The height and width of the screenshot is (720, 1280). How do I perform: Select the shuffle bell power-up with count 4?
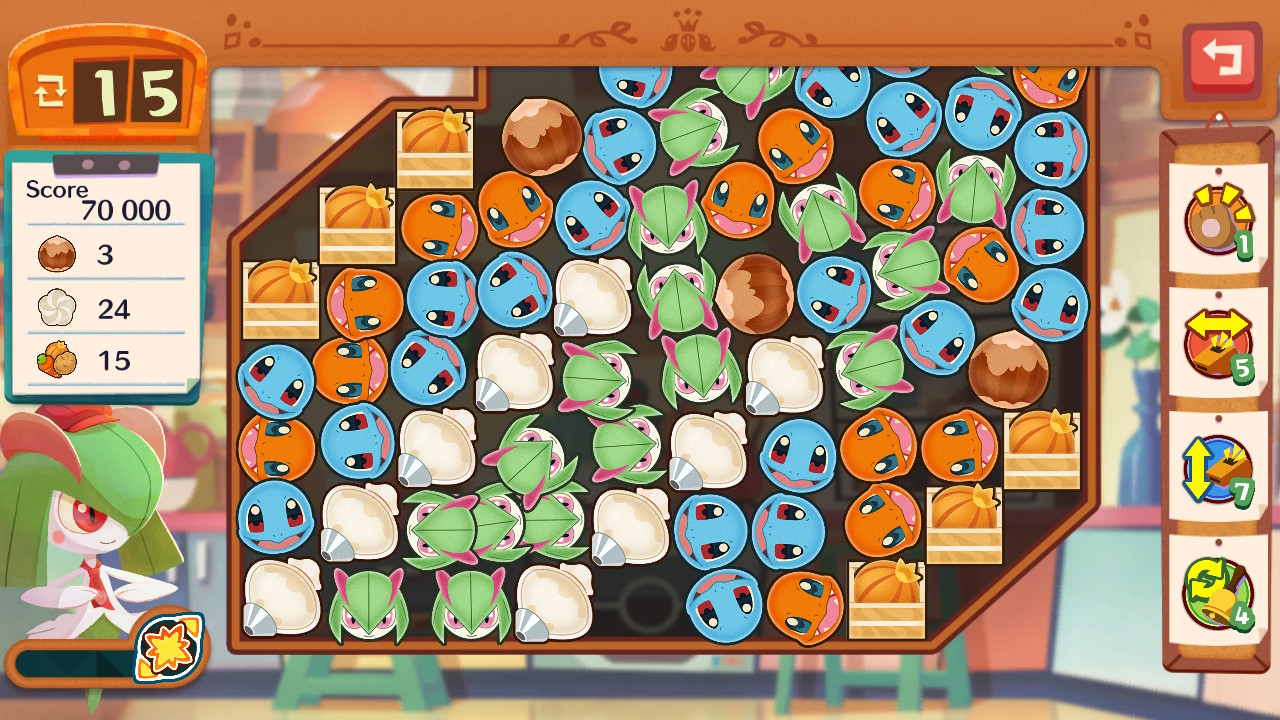click(x=1216, y=591)
